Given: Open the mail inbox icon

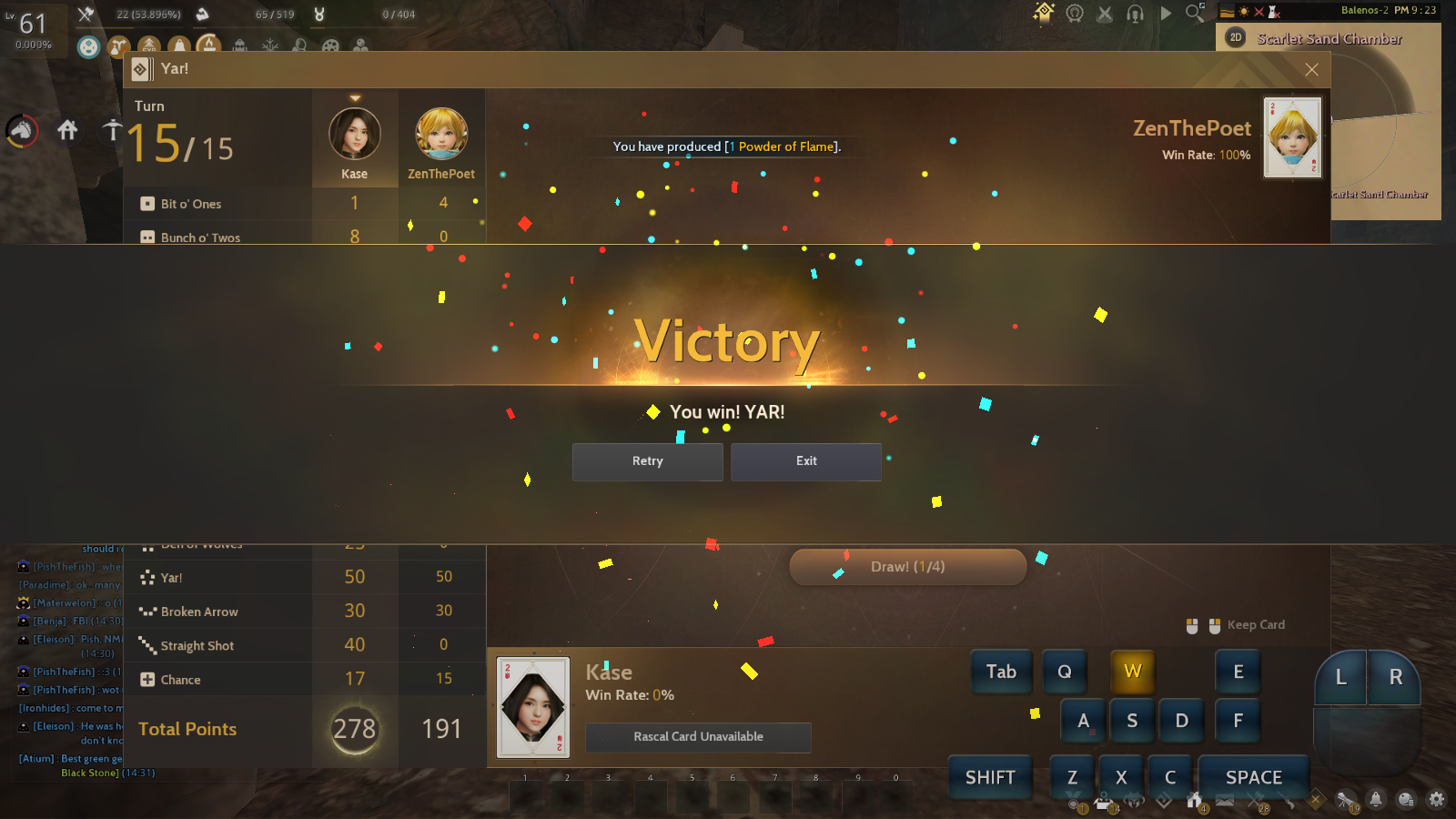Looking at the screenshot, I should tap(1226, 800).
